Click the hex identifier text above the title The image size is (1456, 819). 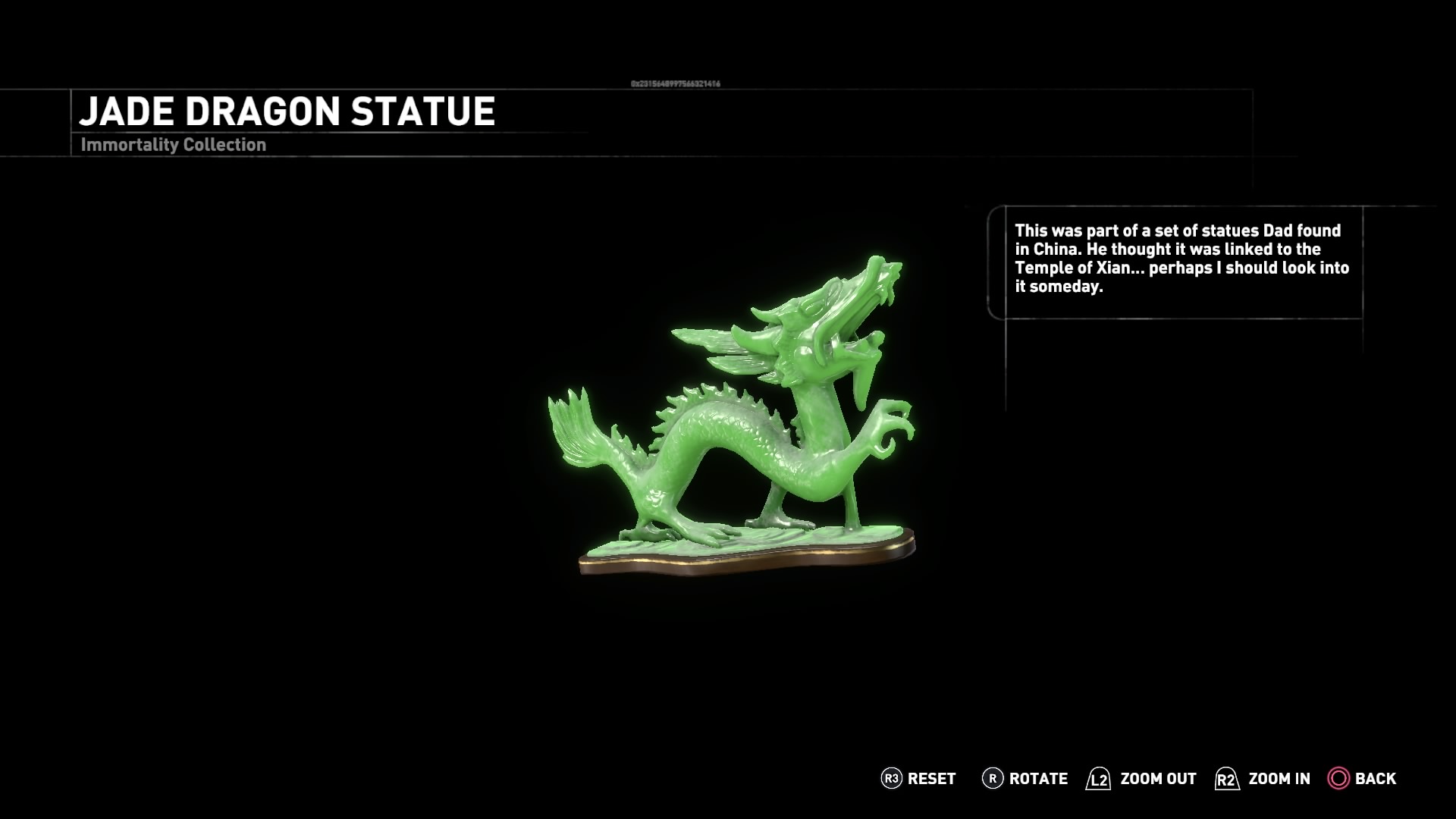(x=675, y=82)
